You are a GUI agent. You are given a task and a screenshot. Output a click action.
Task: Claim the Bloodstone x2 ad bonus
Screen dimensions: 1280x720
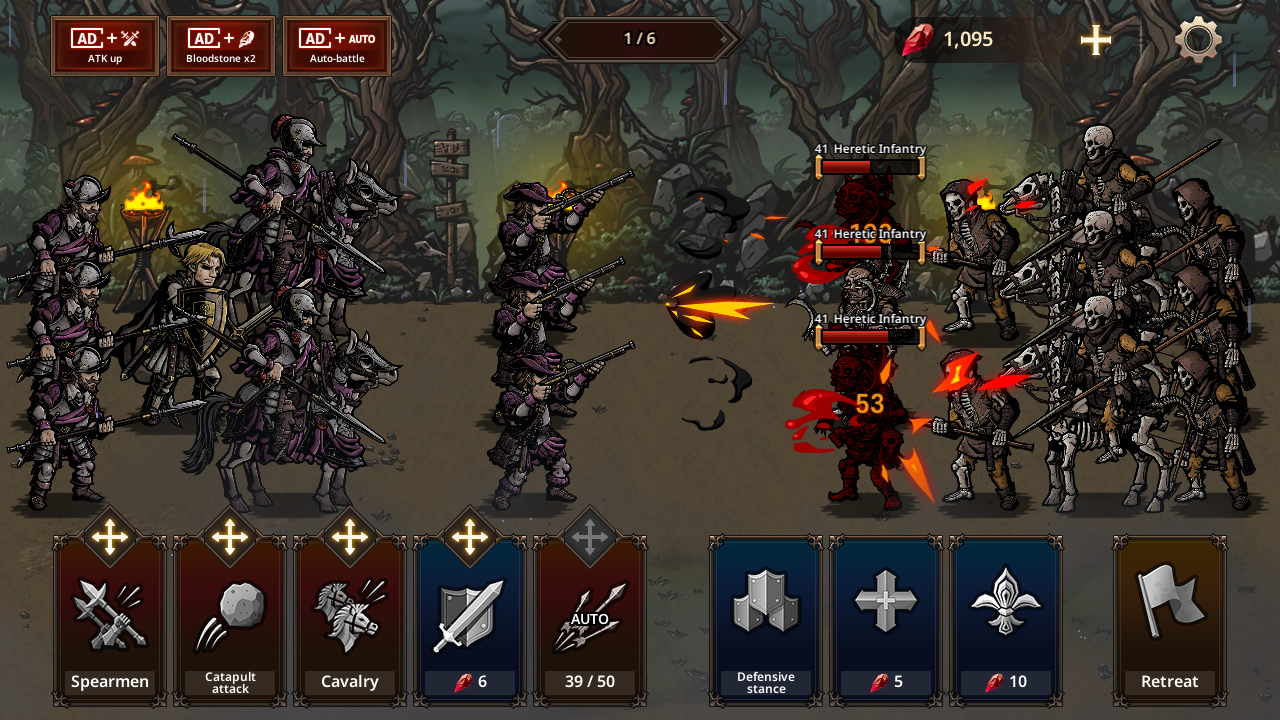point(221,46)
